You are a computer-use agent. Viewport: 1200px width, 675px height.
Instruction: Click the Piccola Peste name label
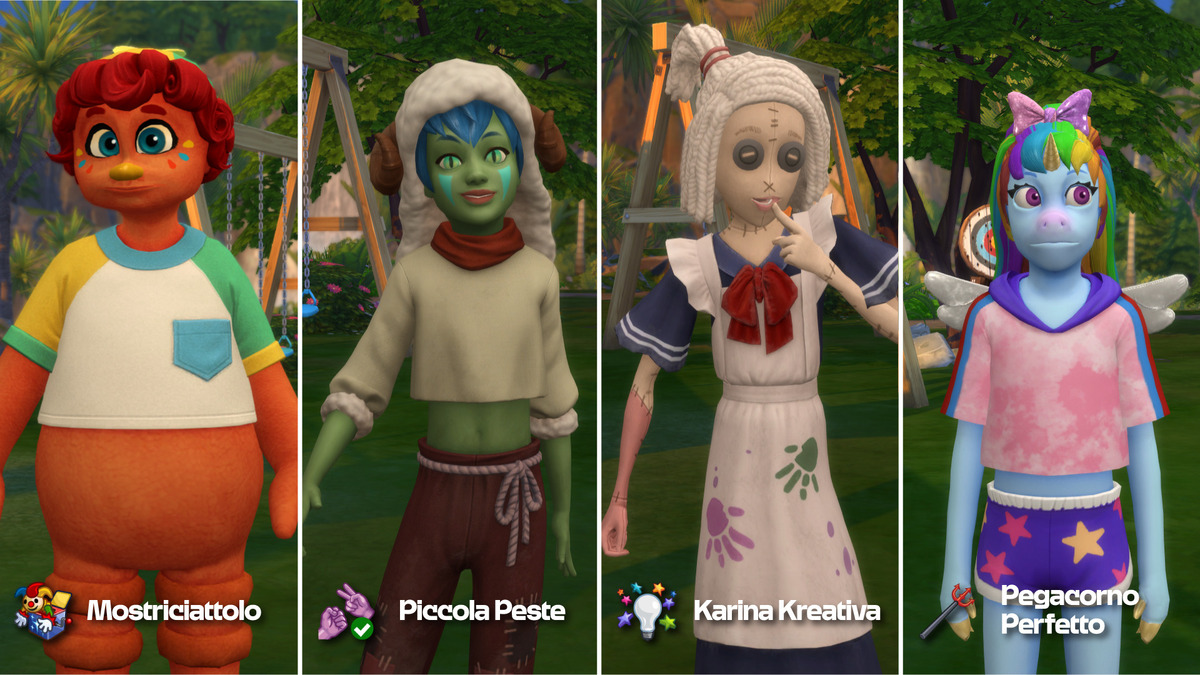pyautogui.click(x=482, y=611)
